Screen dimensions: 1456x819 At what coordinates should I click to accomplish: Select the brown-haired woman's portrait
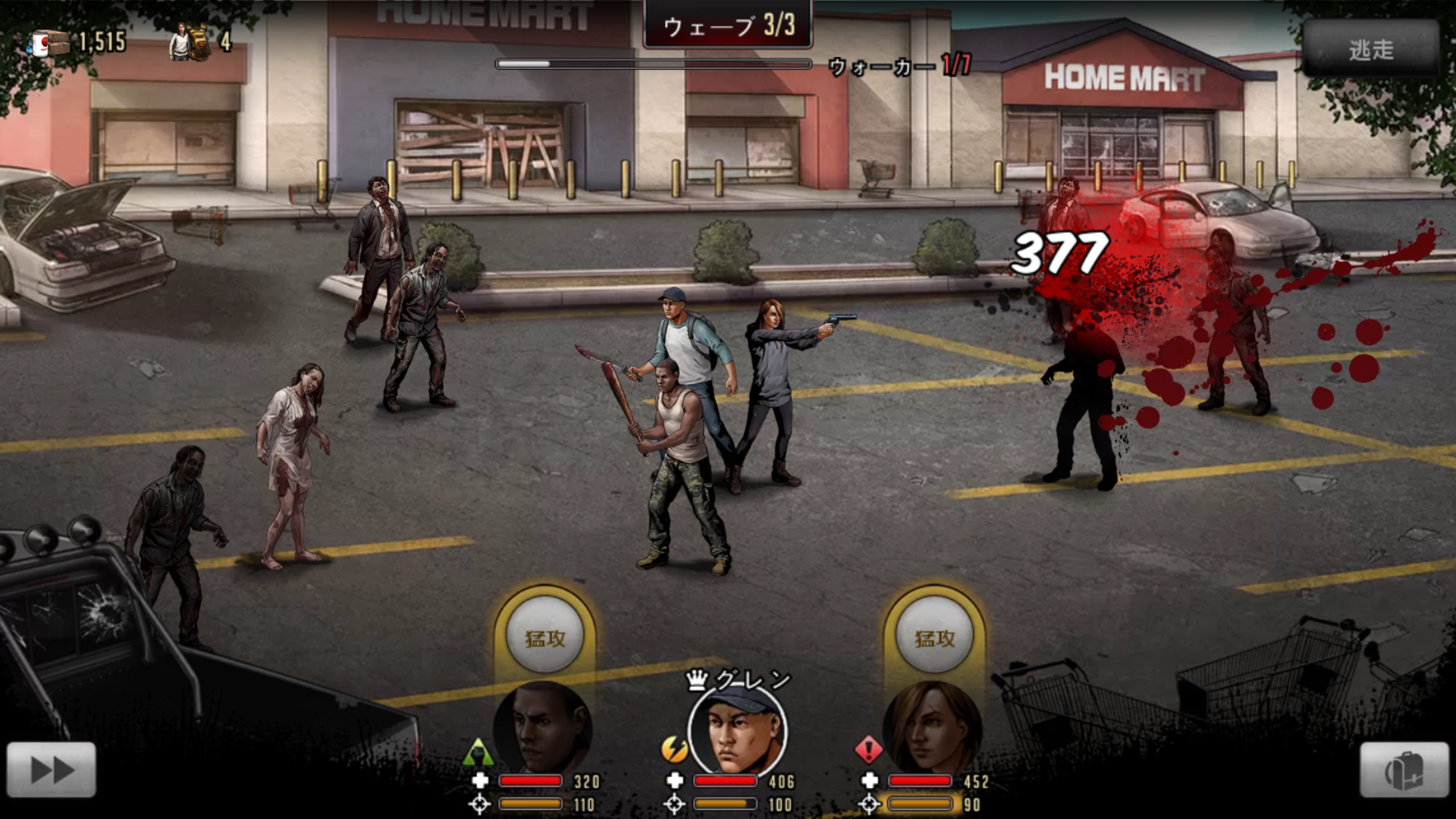pos(933,728)
